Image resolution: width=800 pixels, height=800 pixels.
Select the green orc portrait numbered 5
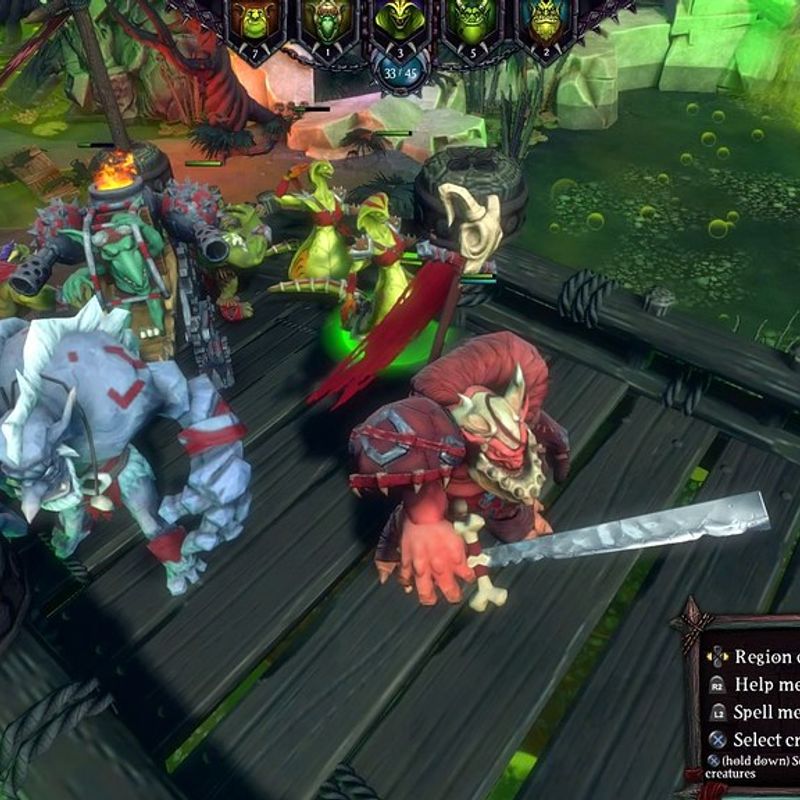click(472, 24)
